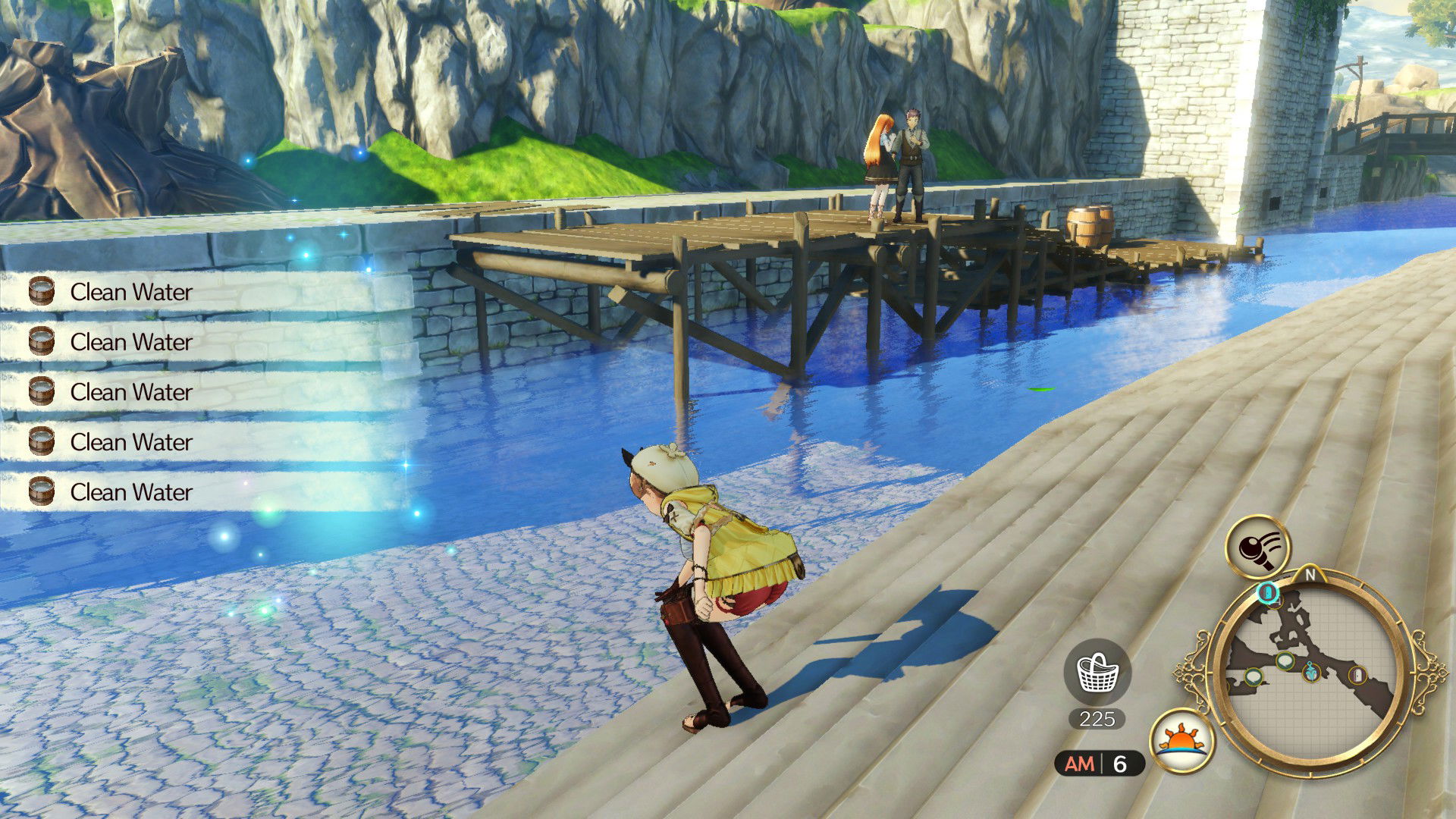Click the blue quest marker in the minimap center
Viewport: 1456px width, 819px height.
tap(1310, 673)
